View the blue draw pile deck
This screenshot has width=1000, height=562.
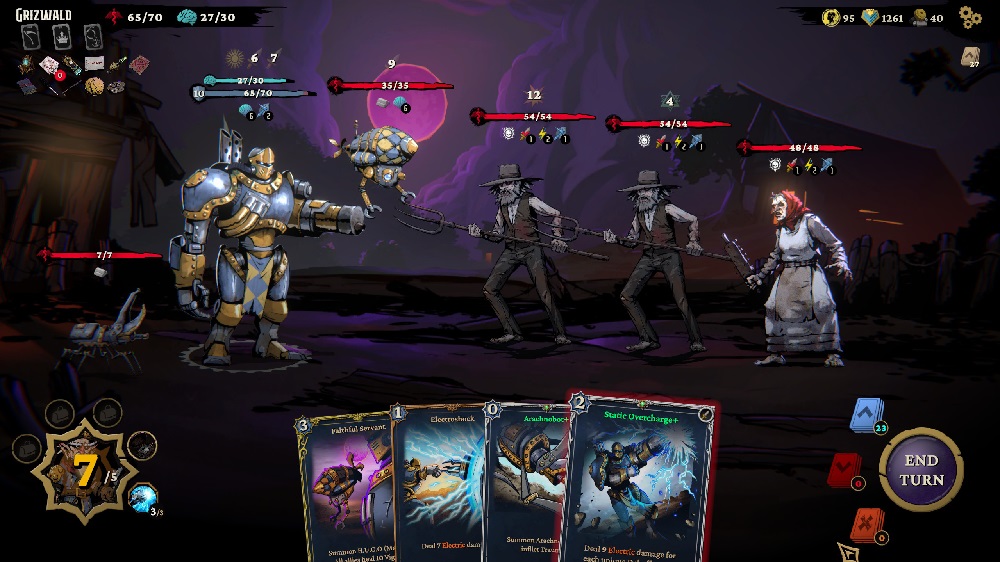[x=865, y=415]
